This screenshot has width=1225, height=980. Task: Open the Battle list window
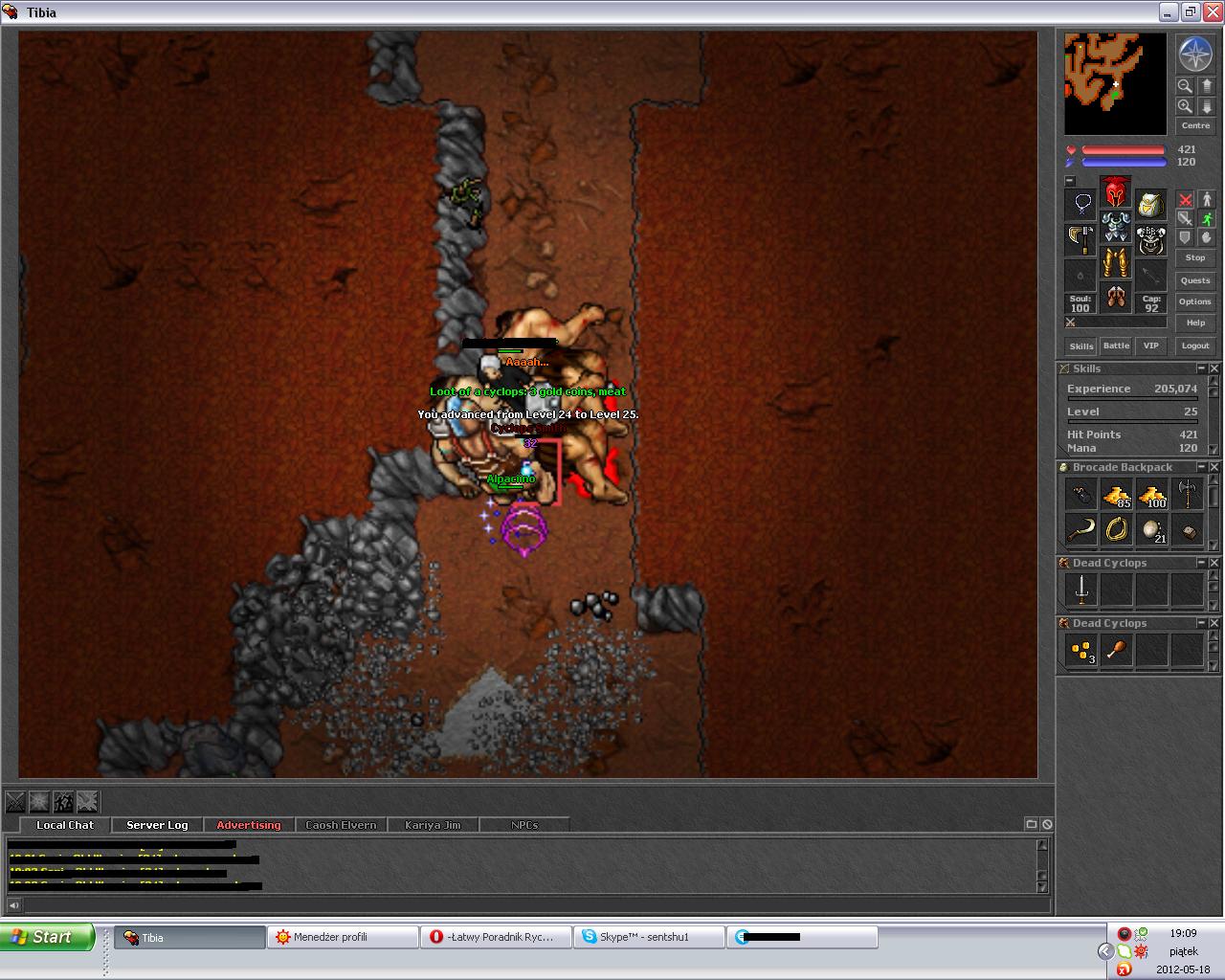click(x=1116, y=345)
